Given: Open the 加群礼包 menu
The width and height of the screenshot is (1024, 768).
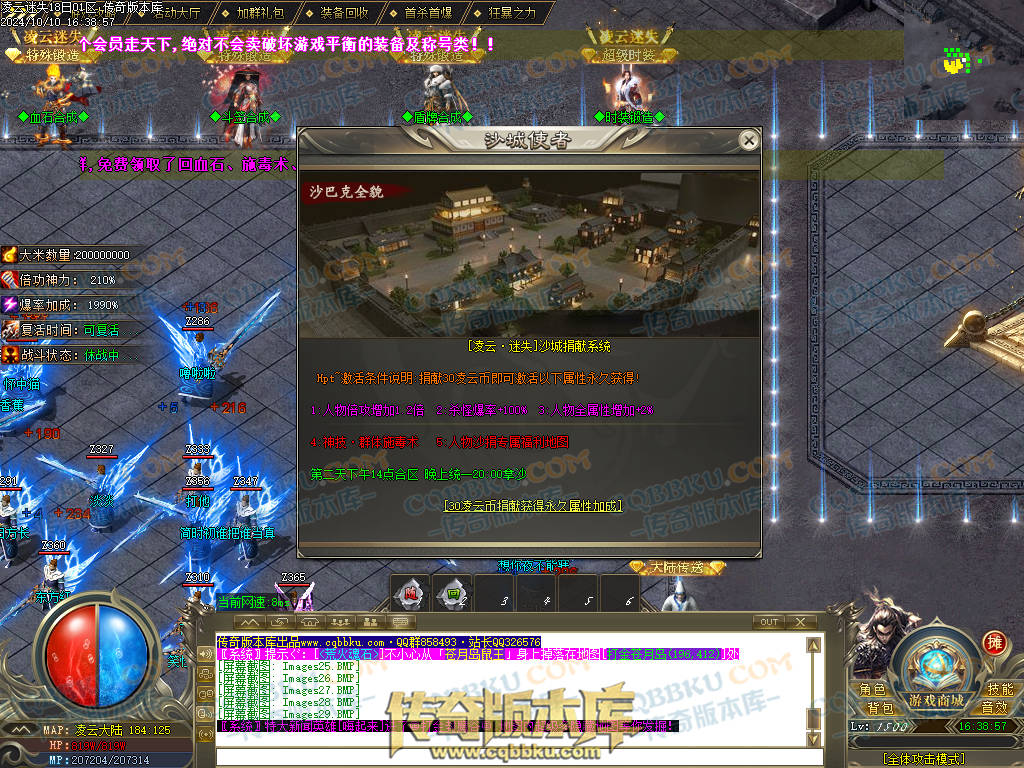Looking at the screenshot, I should 260,13.
